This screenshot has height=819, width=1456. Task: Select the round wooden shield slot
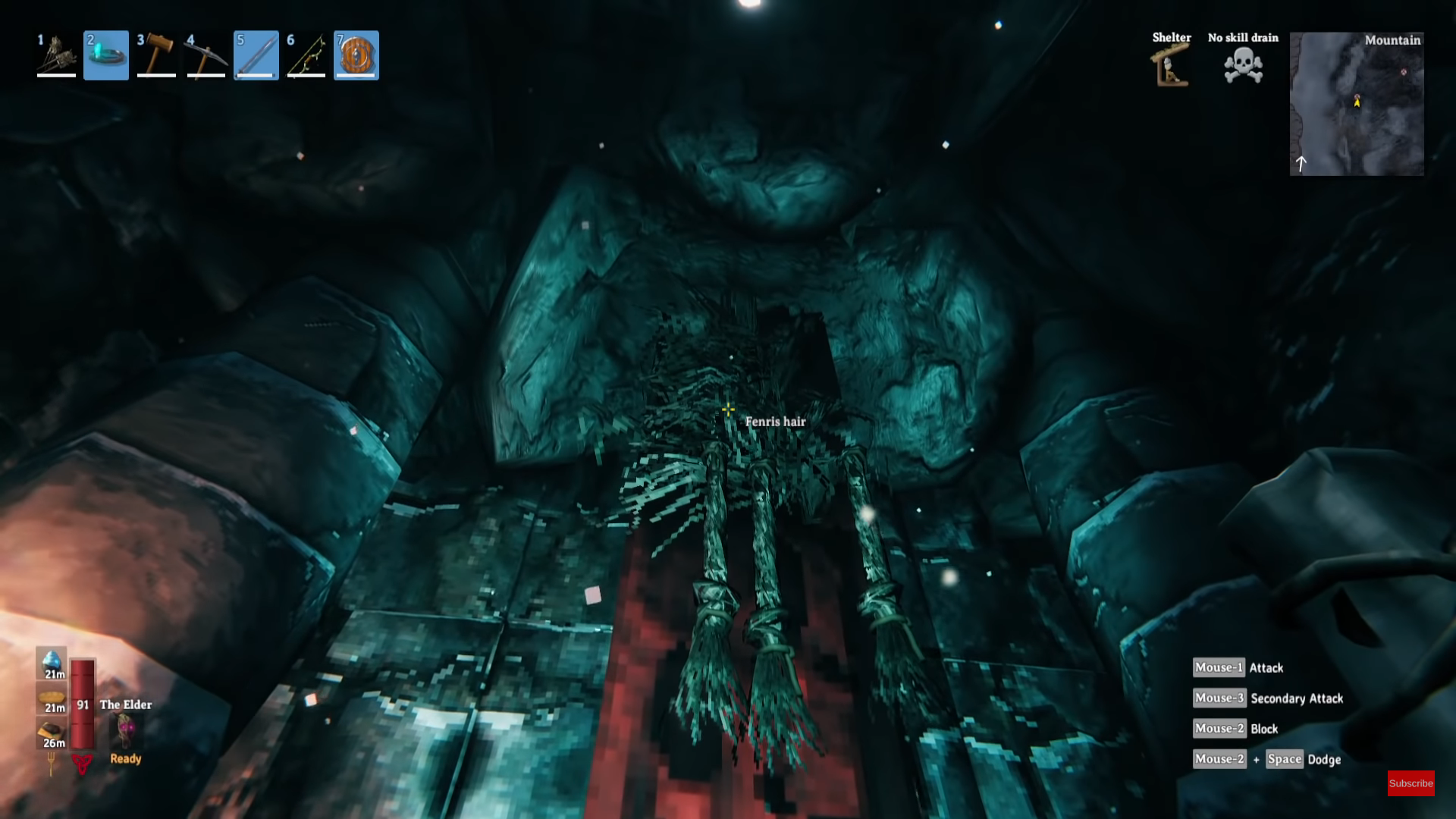pos(356,55)
